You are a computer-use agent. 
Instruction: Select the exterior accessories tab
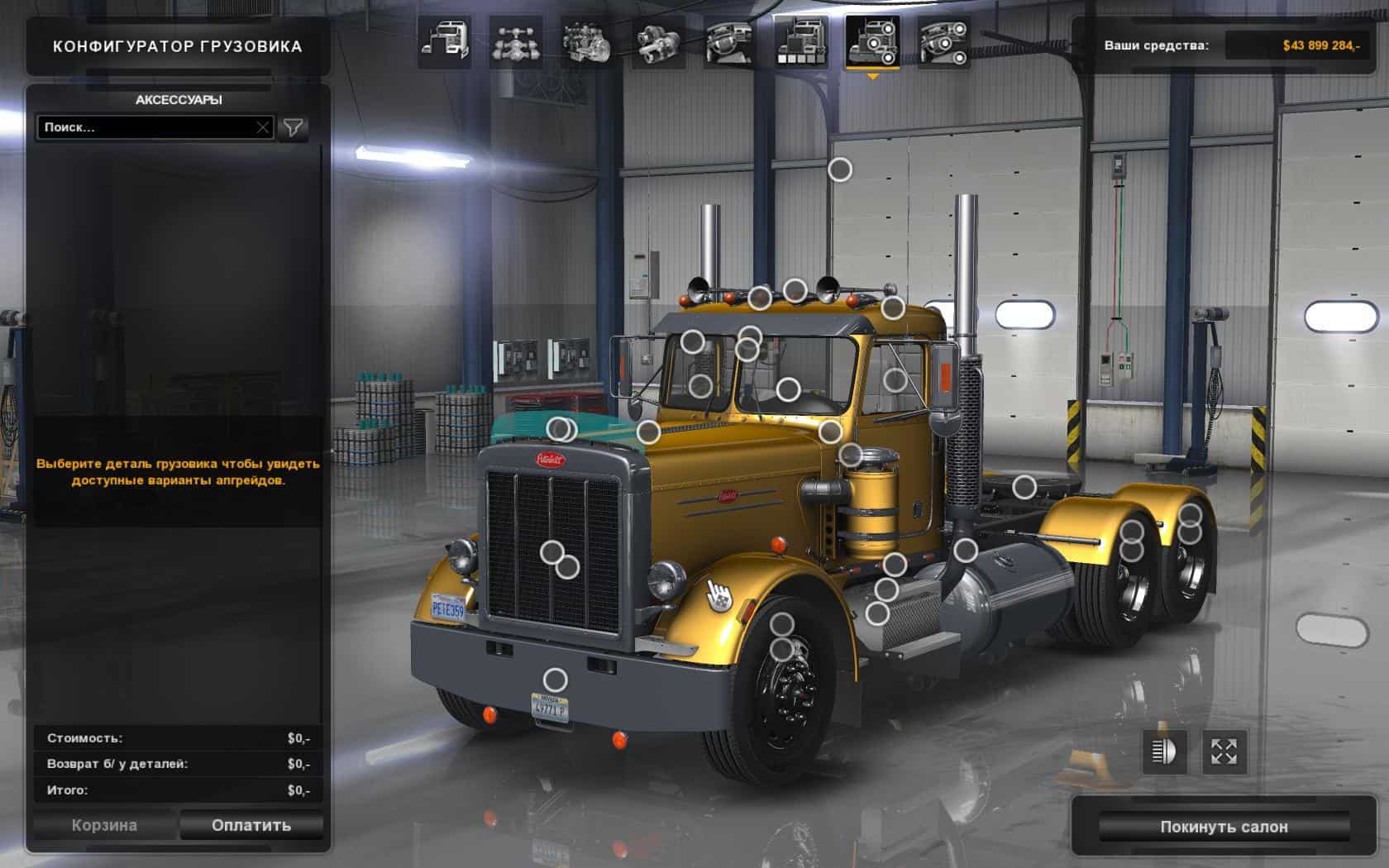pos(872,41)
